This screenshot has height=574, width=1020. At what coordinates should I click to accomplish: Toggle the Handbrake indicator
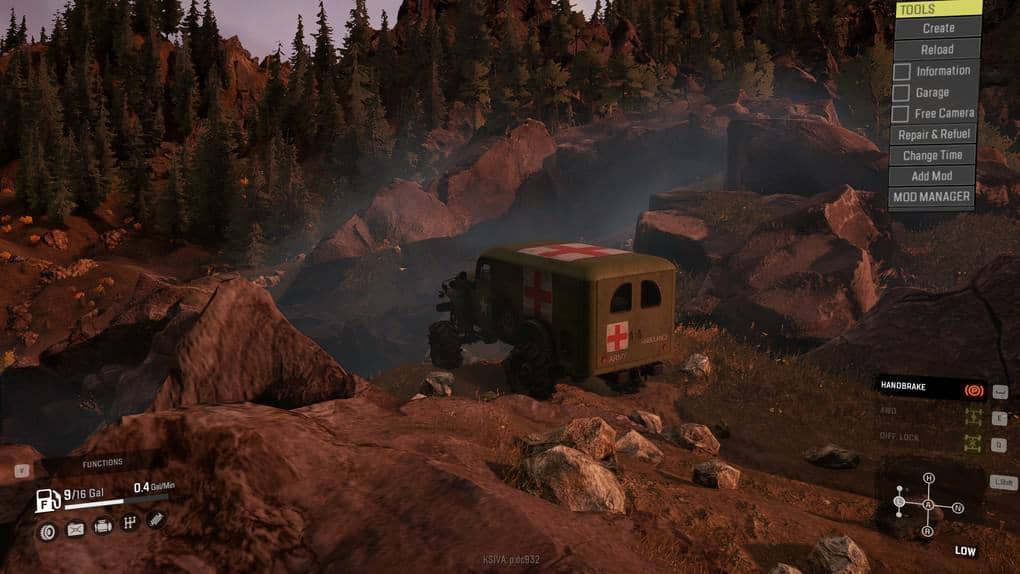971,390
